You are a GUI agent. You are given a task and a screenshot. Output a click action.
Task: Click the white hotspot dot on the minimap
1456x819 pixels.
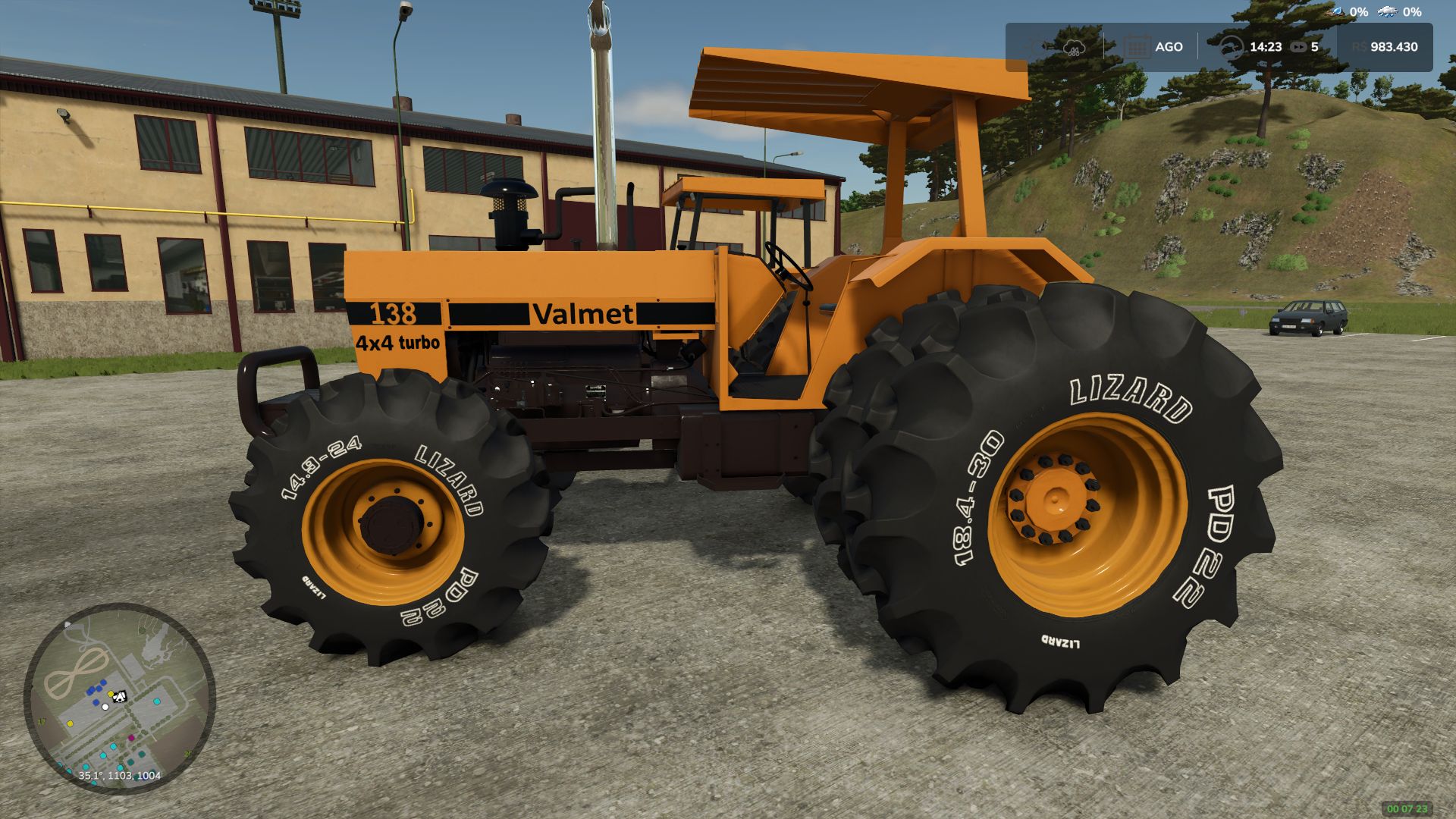(x=105, y=707)
